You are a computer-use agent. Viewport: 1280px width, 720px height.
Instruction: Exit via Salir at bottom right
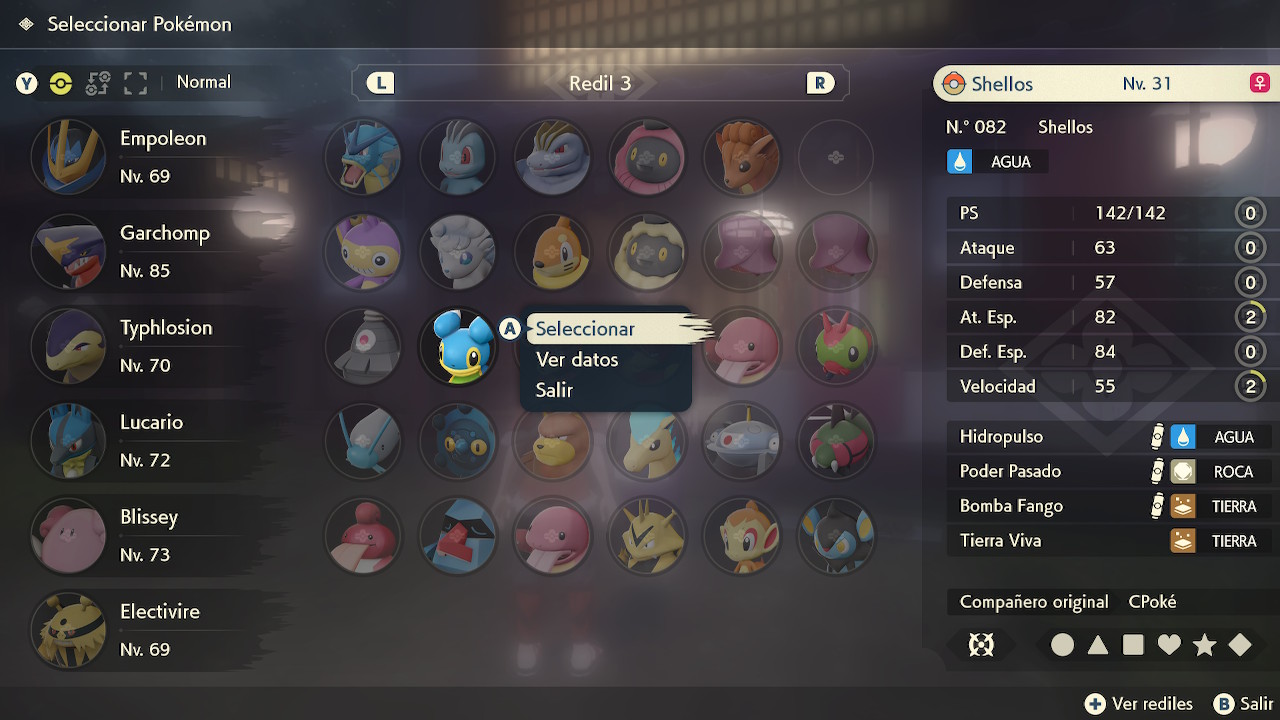pyautogui.click(x=1244, y=704)
